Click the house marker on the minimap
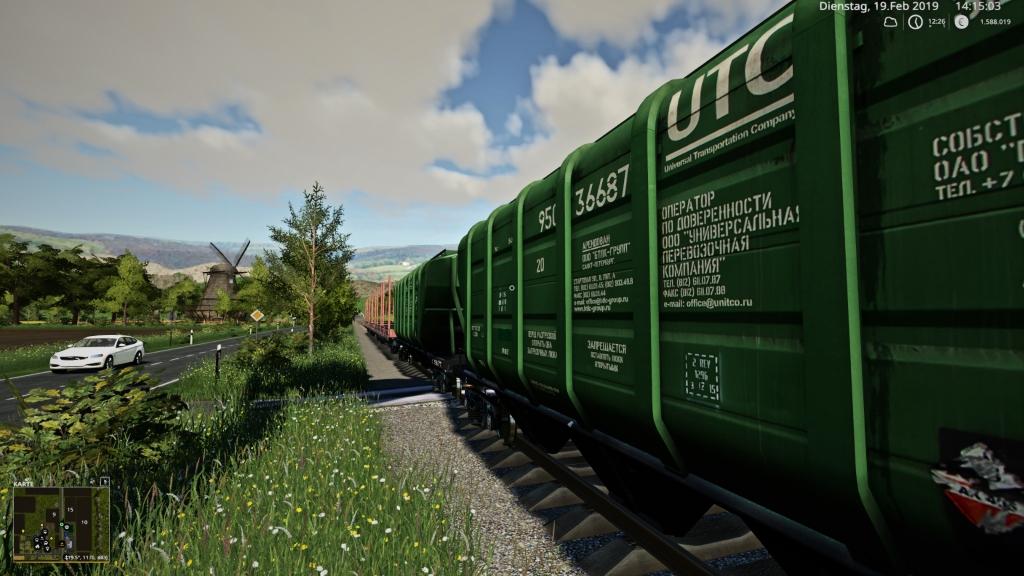Viewport: 1024px width, 576px height. (37, 546)
